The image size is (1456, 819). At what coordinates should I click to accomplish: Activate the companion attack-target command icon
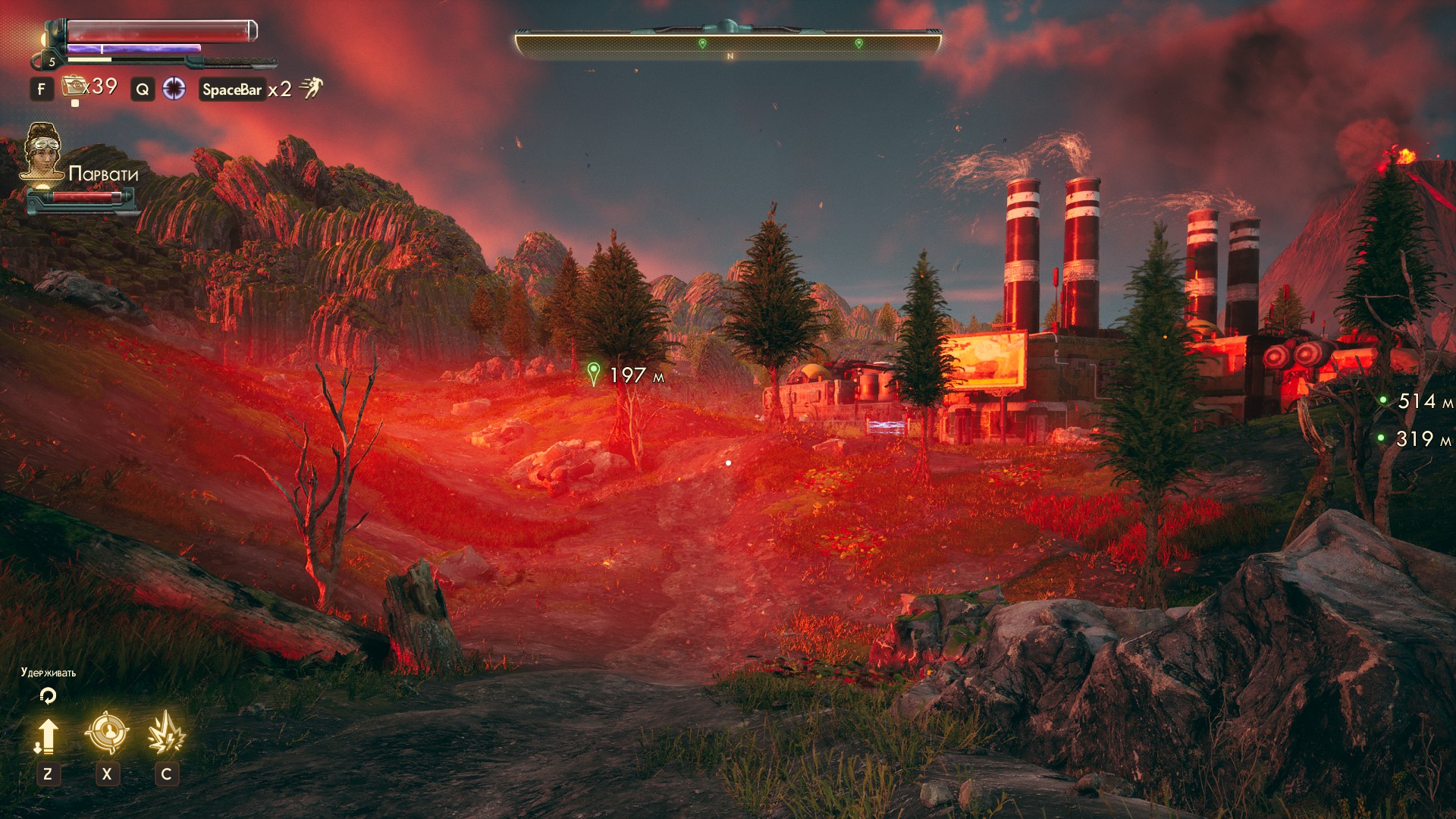click(x=106, y=733)
